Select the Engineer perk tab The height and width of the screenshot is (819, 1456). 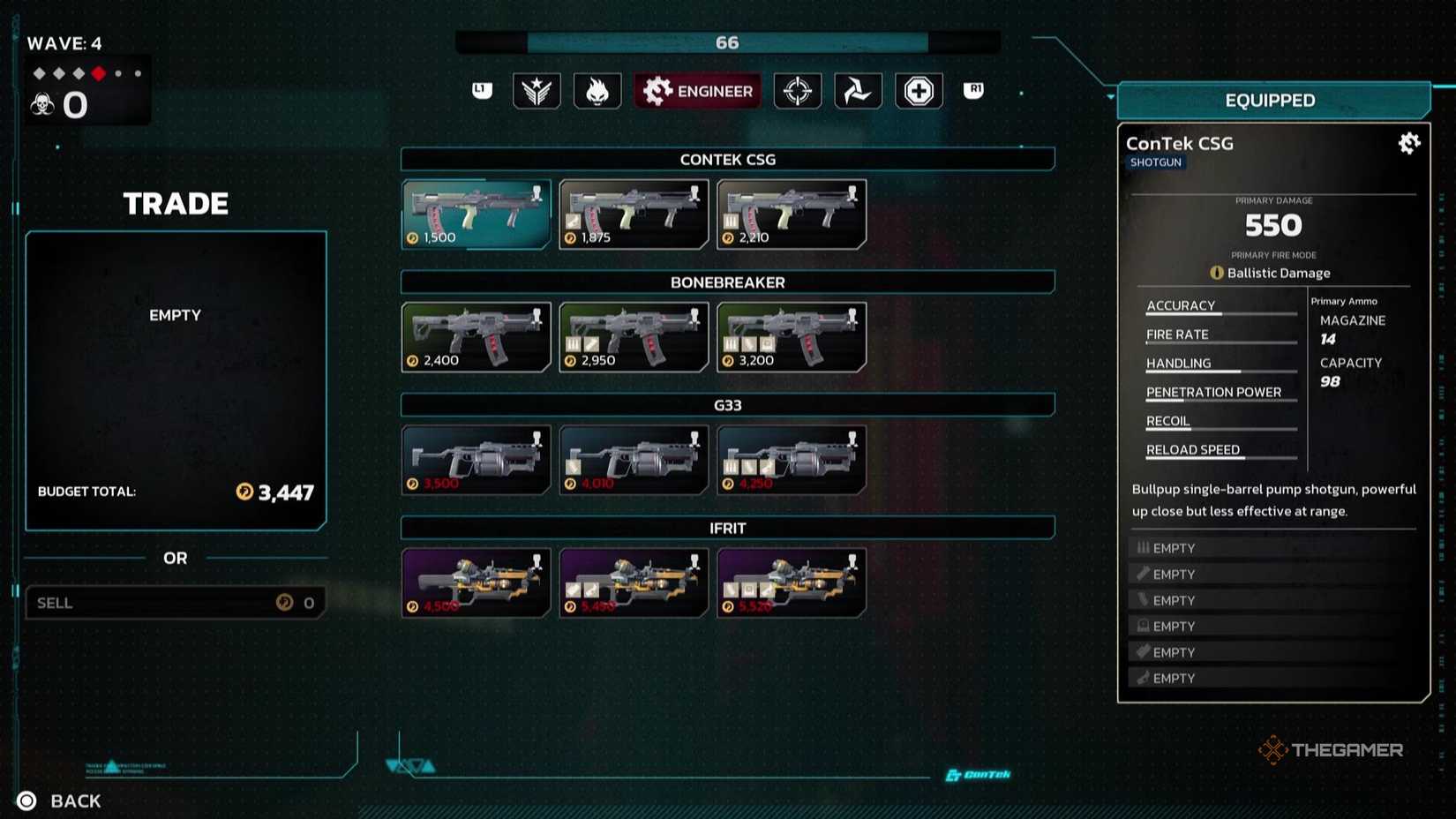pos(697,91)
